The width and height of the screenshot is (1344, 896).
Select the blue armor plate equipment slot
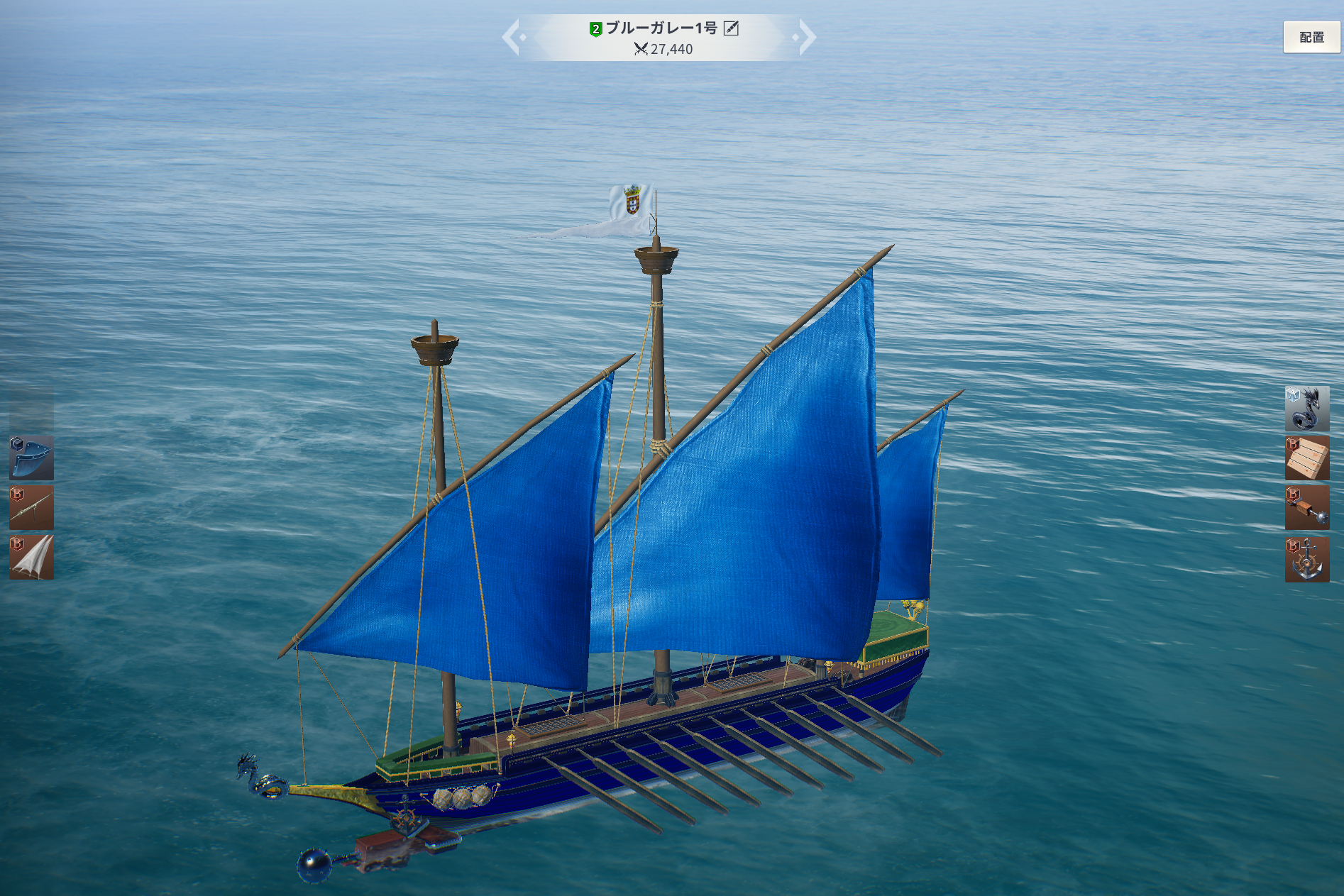(31, 458)
